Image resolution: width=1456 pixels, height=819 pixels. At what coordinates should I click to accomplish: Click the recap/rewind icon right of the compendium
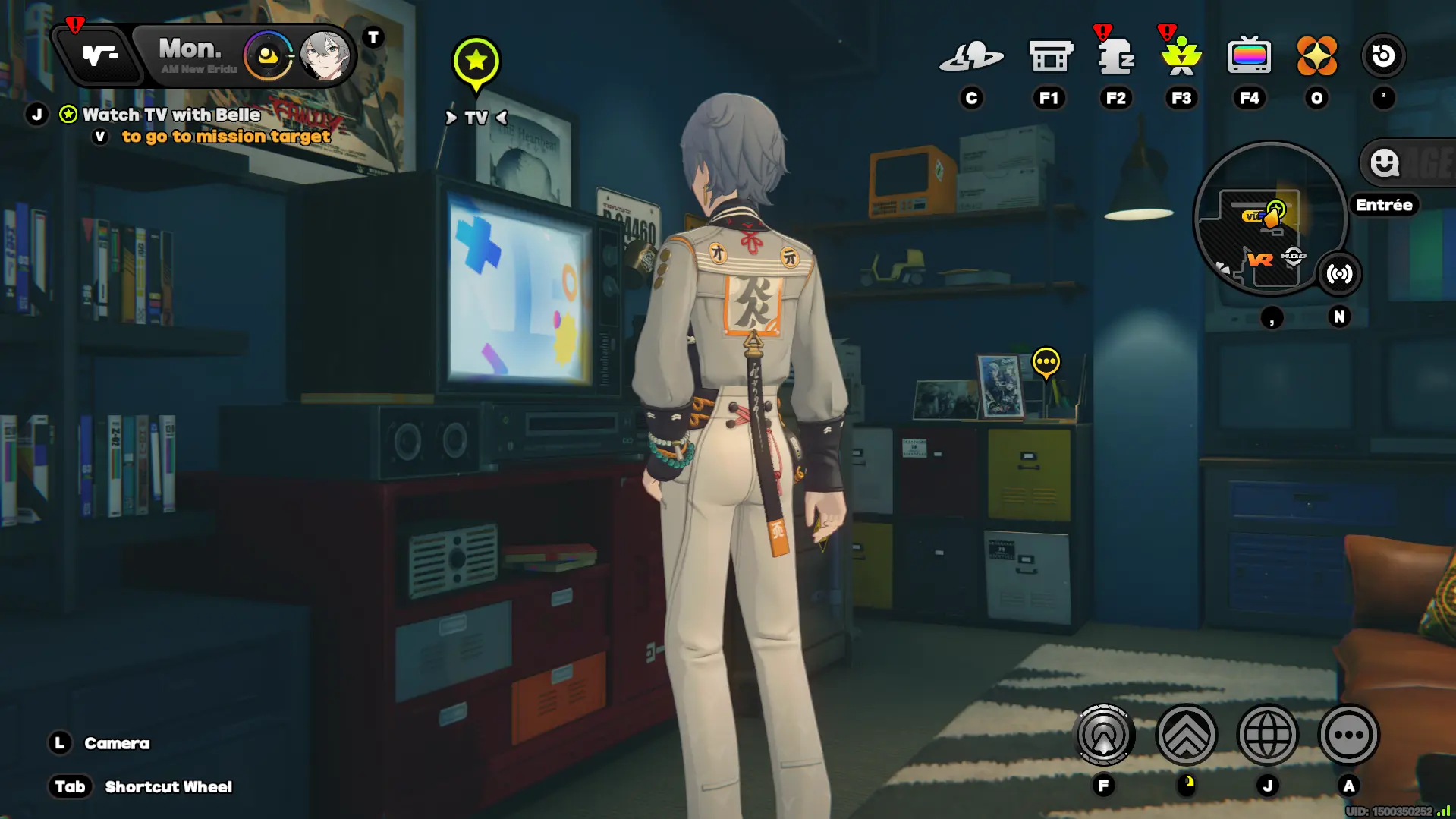click(x=1385, y=55)
